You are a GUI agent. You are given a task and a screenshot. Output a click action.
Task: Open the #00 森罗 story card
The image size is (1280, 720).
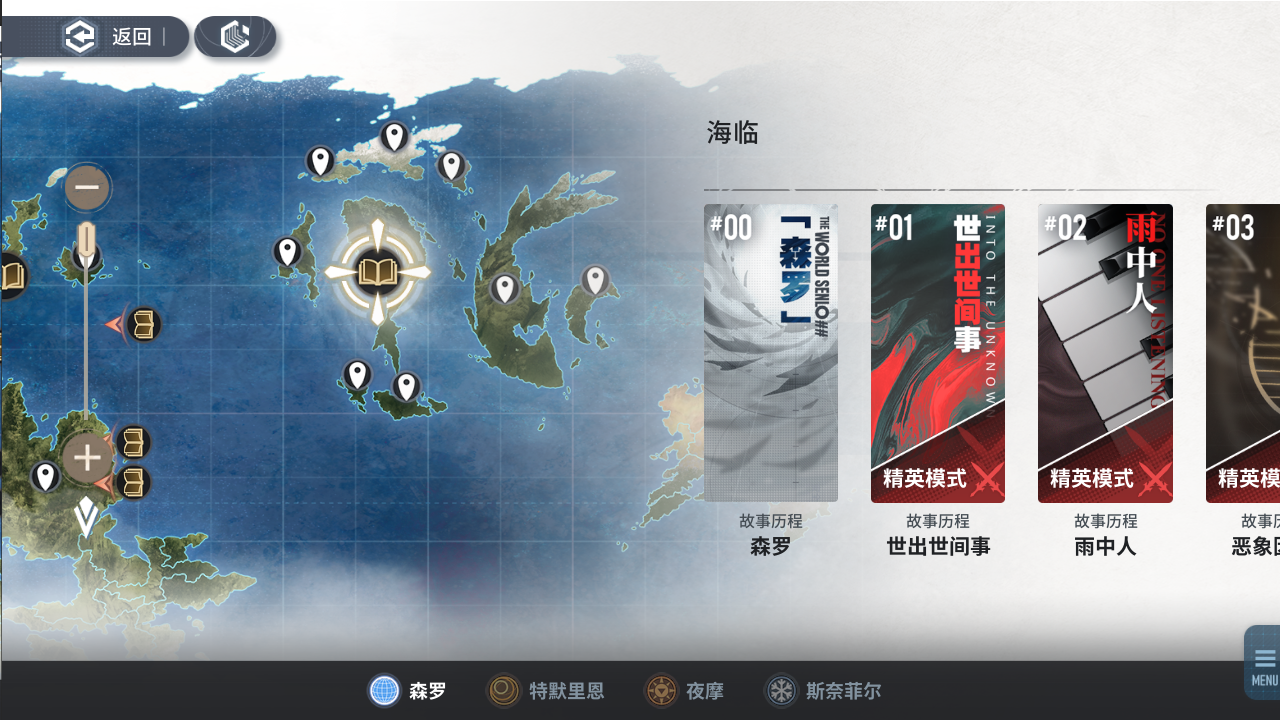(770, 350)
